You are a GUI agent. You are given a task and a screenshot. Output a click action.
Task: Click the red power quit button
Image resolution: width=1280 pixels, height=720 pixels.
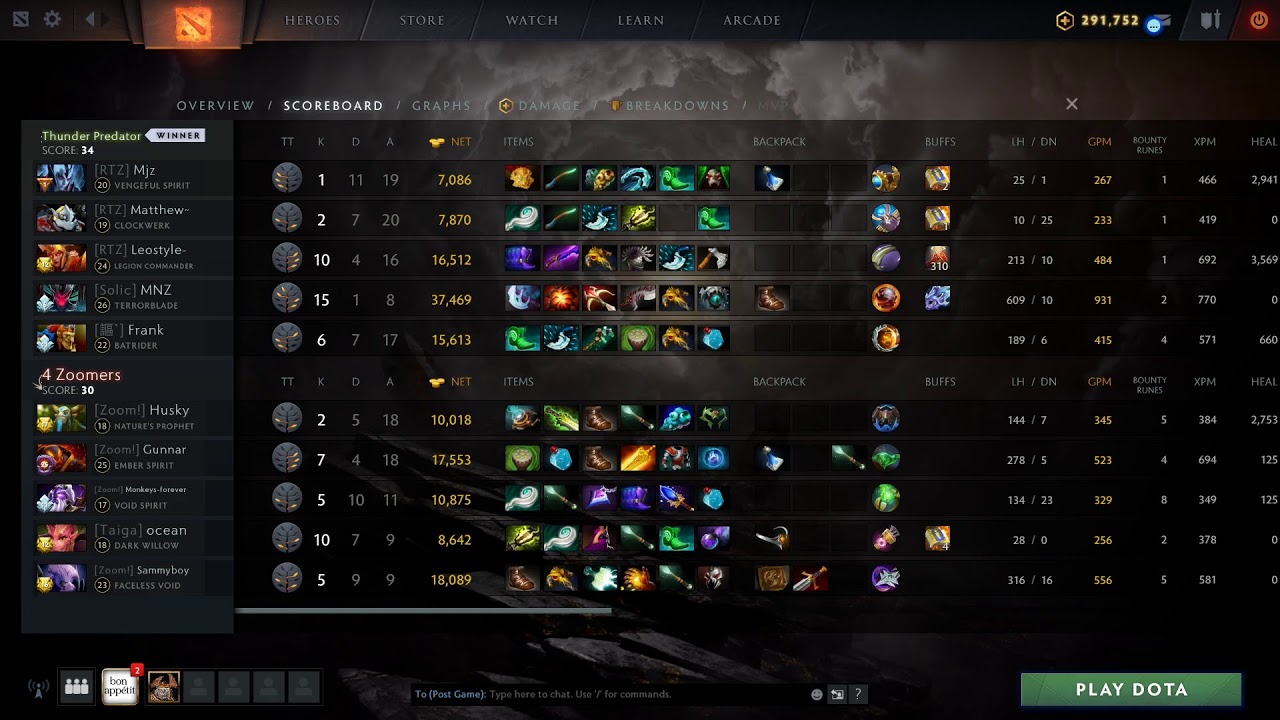click(1259, 20)
